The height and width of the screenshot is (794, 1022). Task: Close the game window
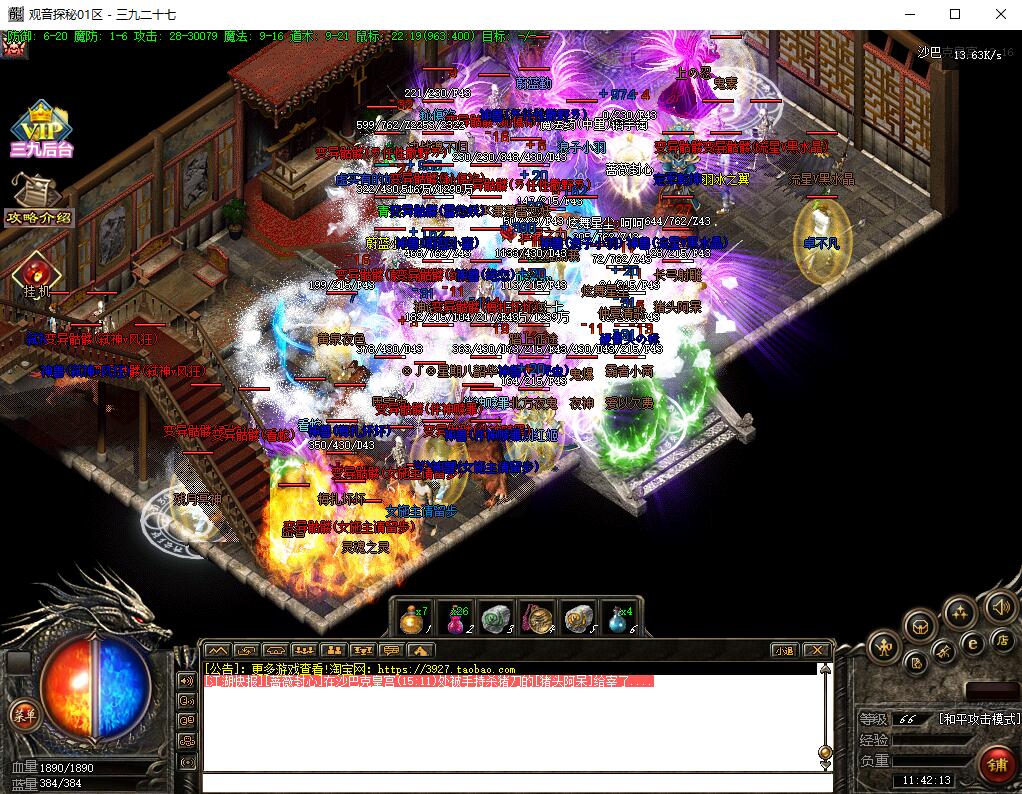[1000, 14]
